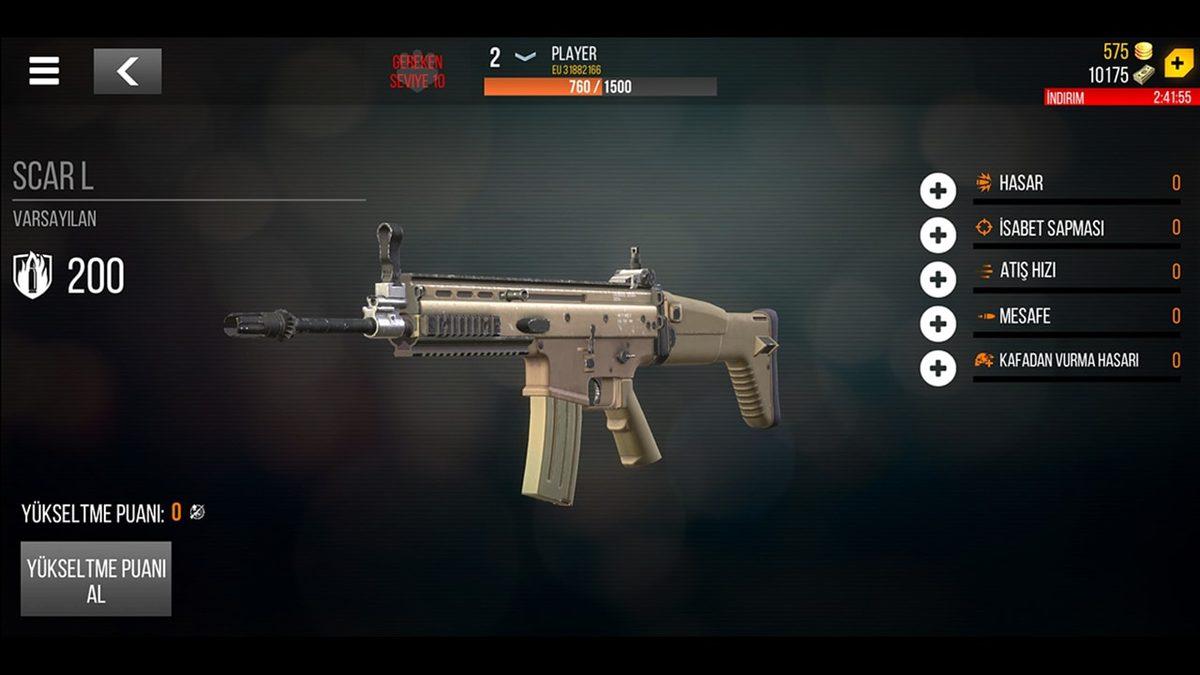Open the hamburger menu

(x=44, y=70)
